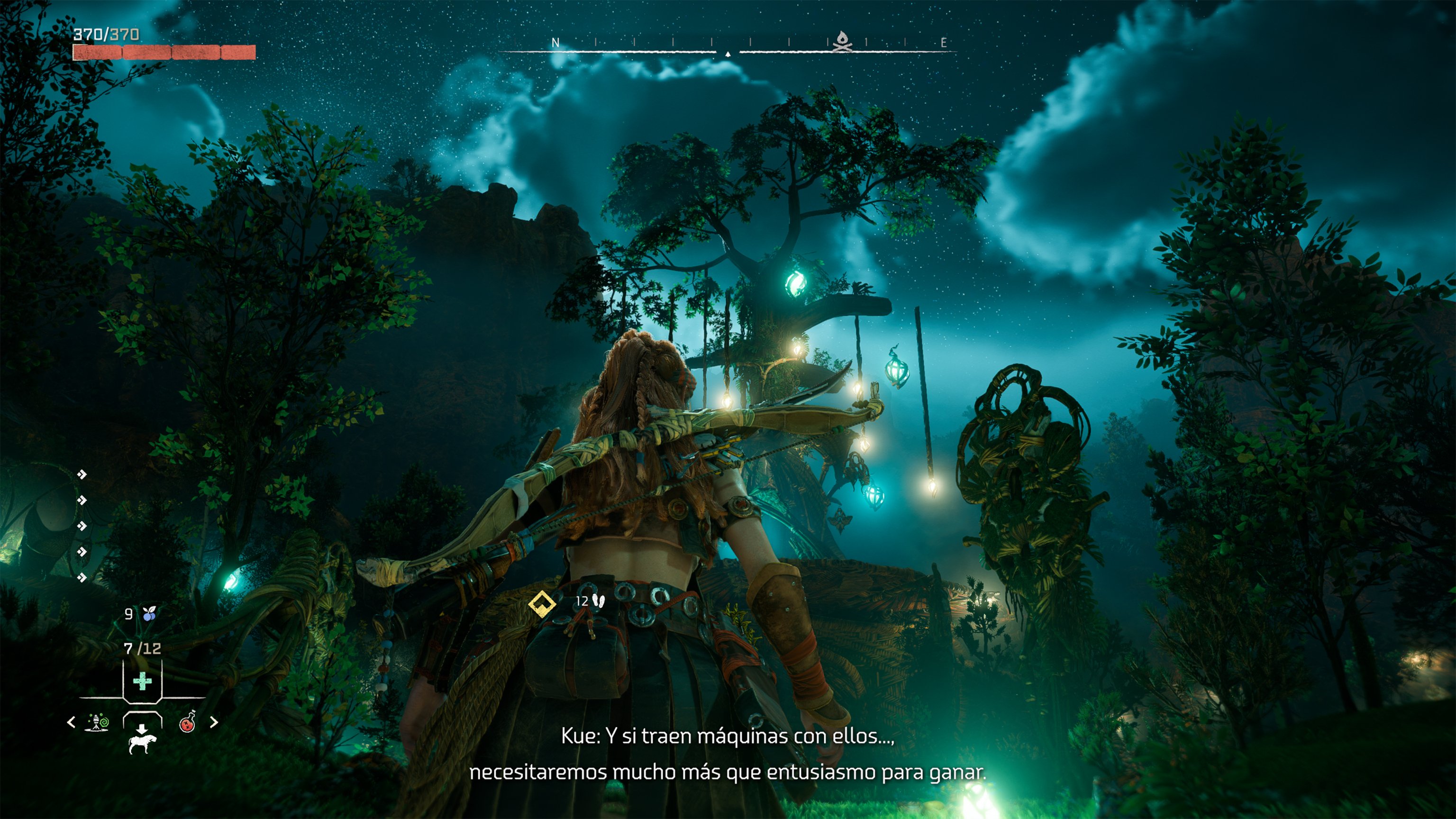Toggle the compass direction indicator arrow
1456x819 pixels.
pyautogui.click(x=729, y=54)
